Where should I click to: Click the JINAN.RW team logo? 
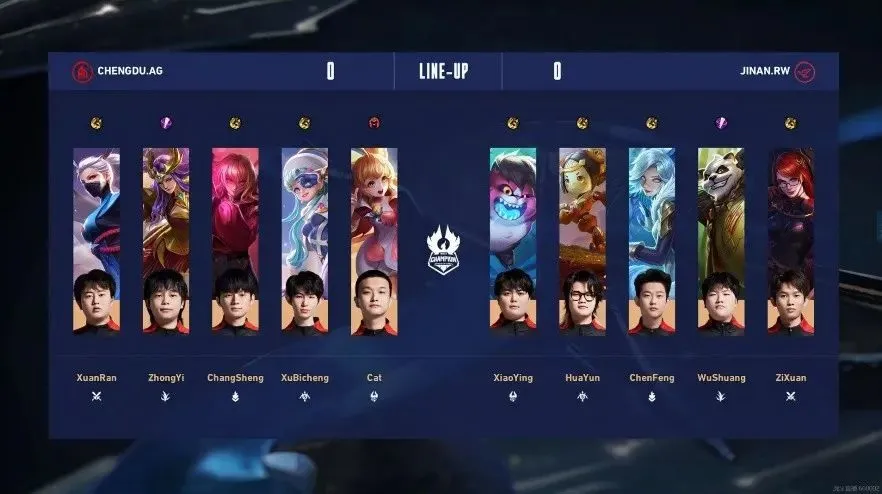[805, 72]
